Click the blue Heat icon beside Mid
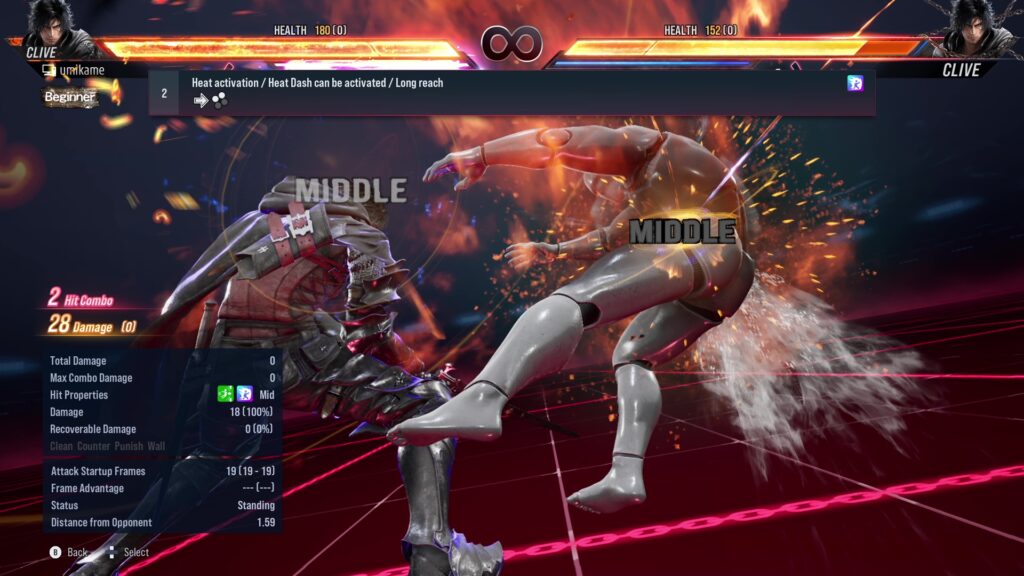1024x576 pixels. click(x=244, y=395)
